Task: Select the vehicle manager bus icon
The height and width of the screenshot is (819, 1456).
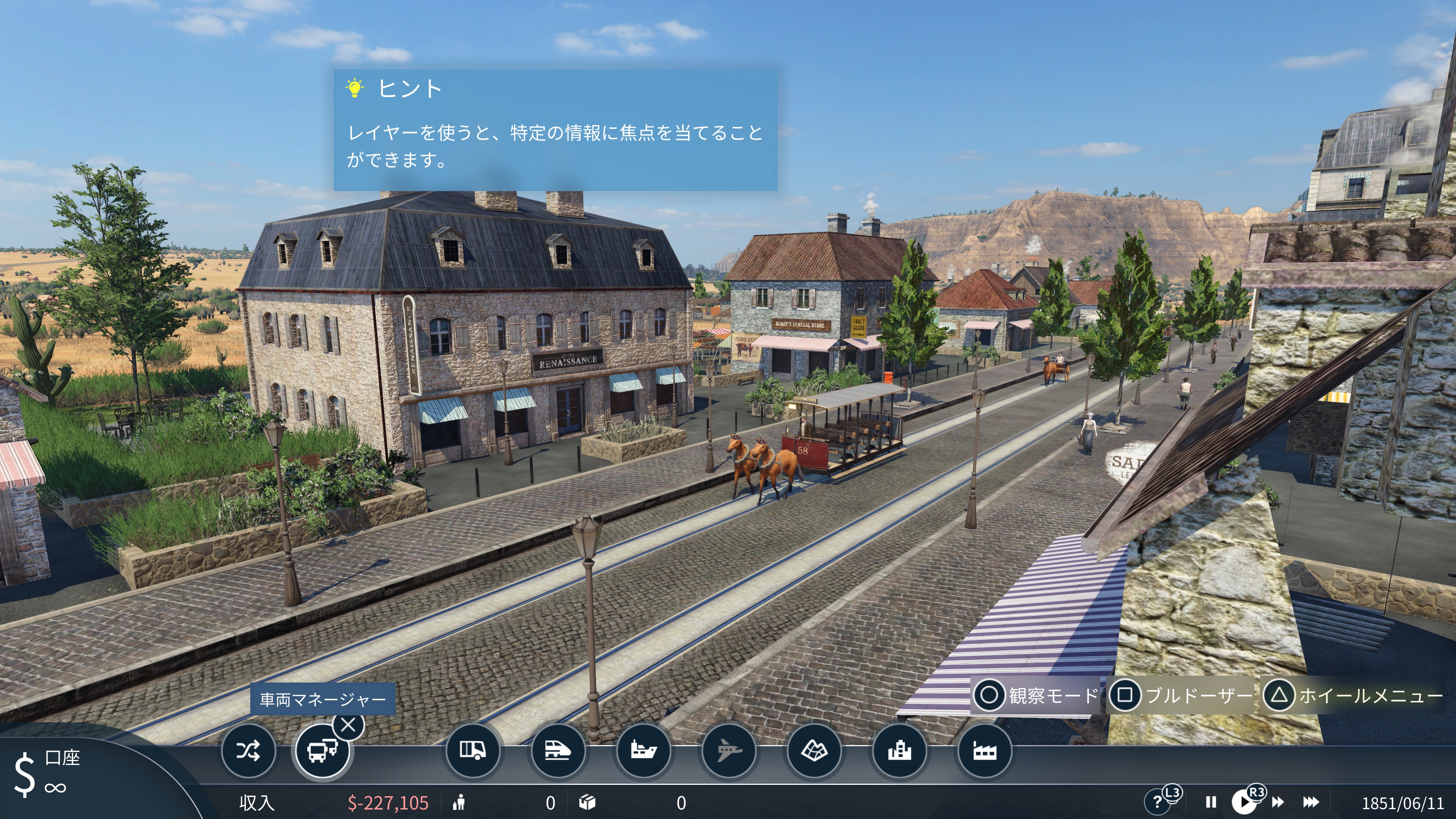Action: pyautogui.click(x=322, y=751)
